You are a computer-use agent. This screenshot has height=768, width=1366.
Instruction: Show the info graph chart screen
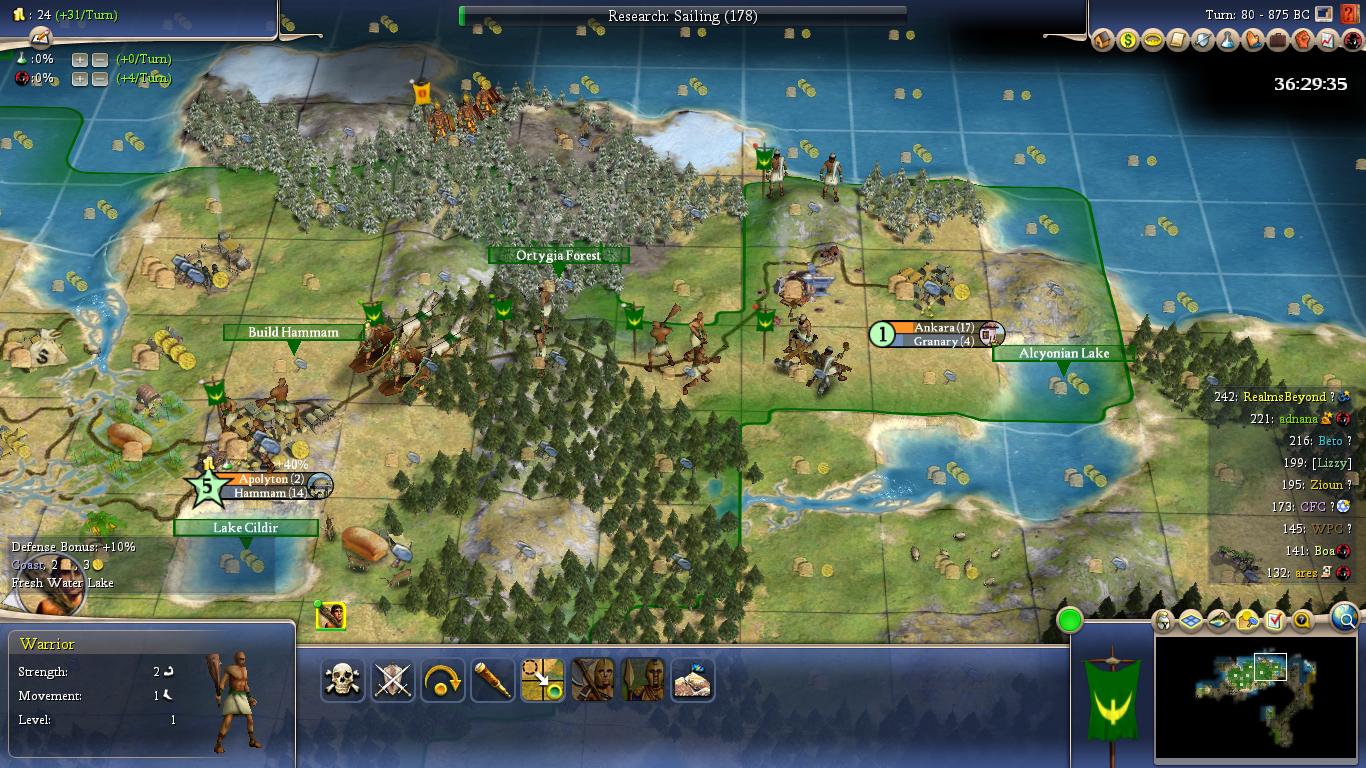pyautogui.click(x=1328, y=41)
